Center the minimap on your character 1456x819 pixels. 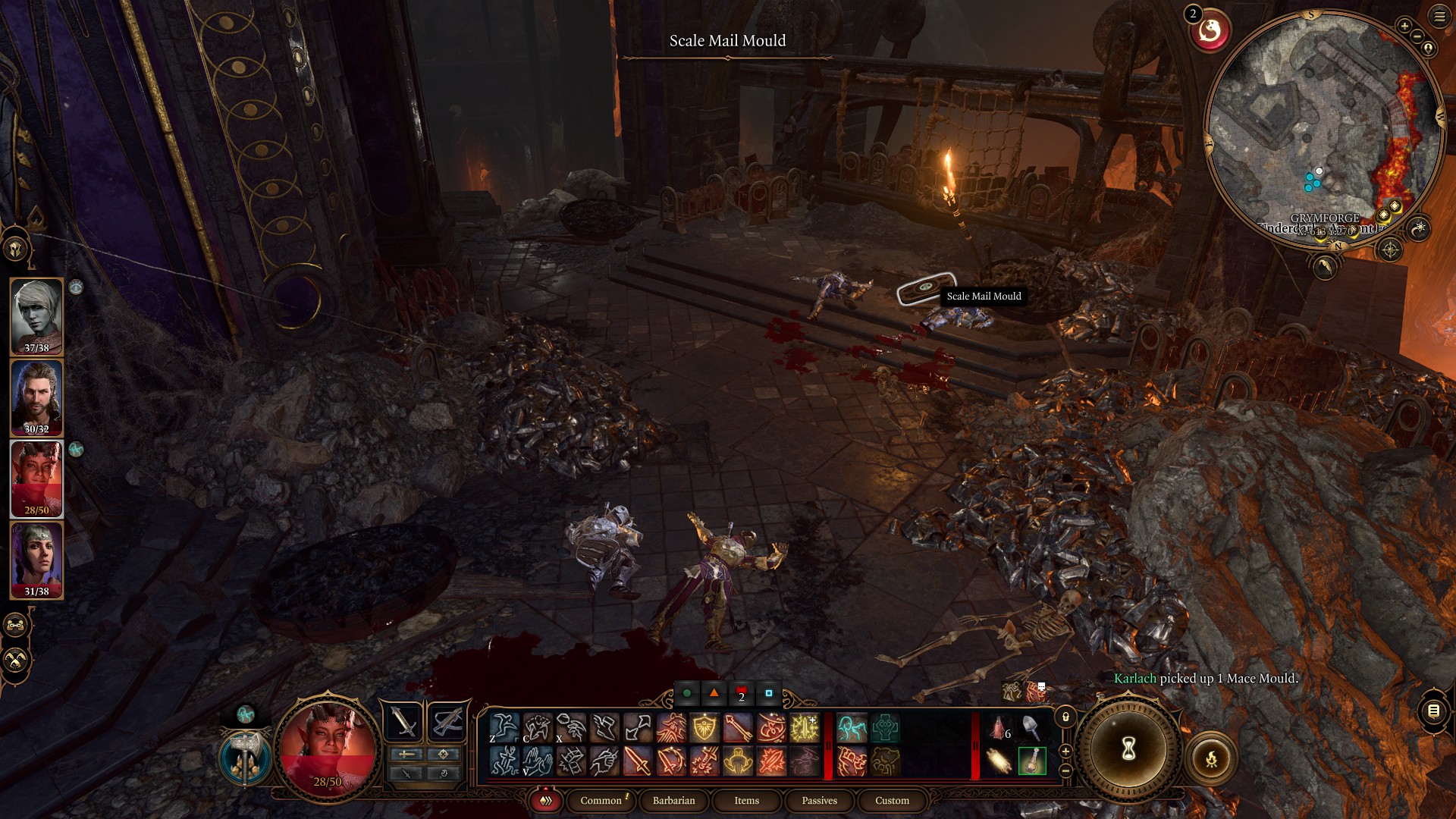1428,48
